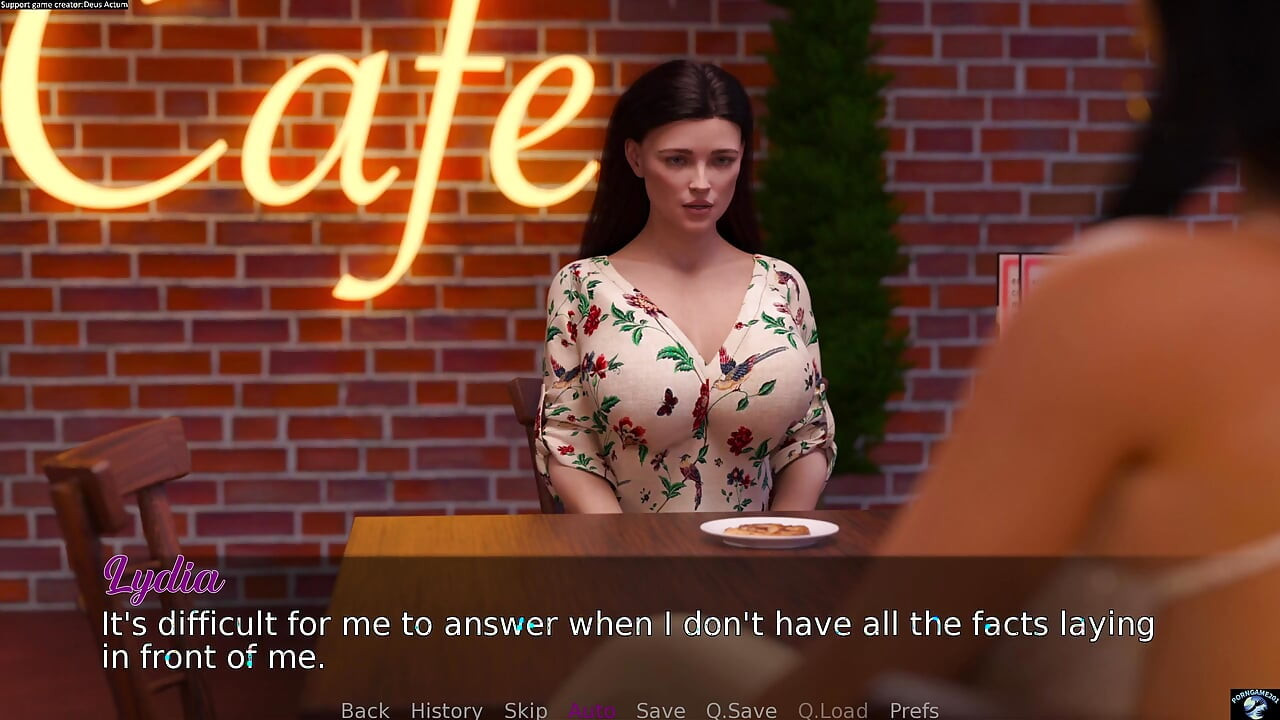Open the dialogue History log
Viewport: 1280px width, 720px height.
point(446,710)
